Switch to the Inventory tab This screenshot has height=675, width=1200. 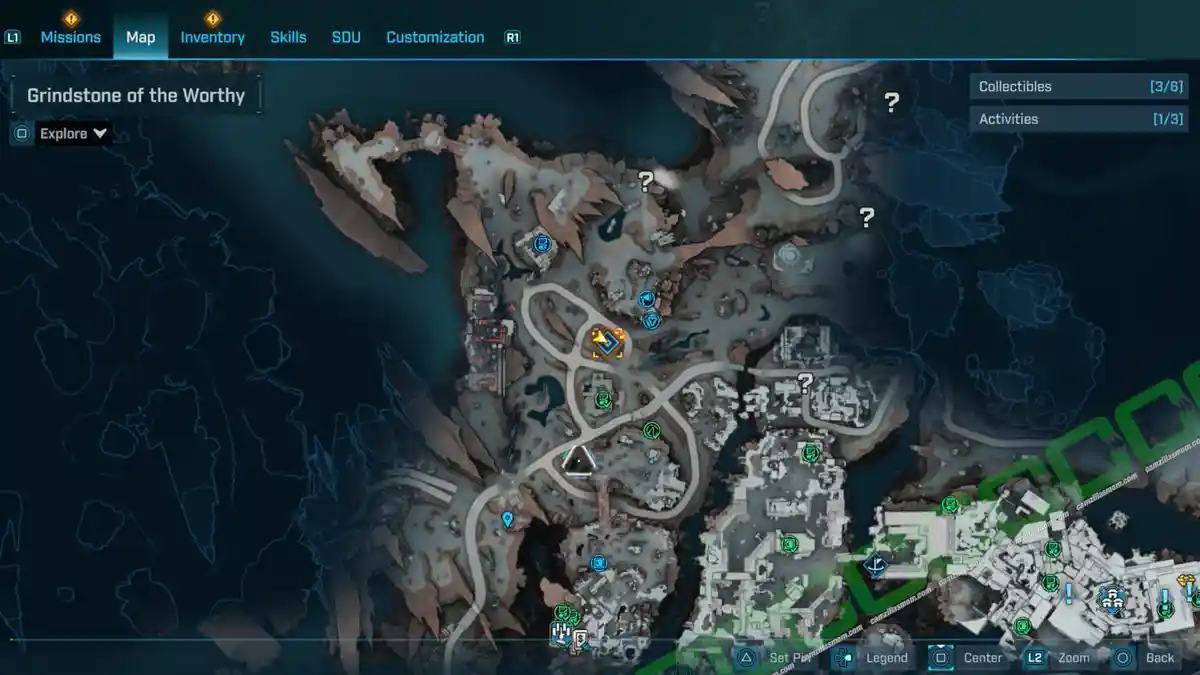(212, 37)
